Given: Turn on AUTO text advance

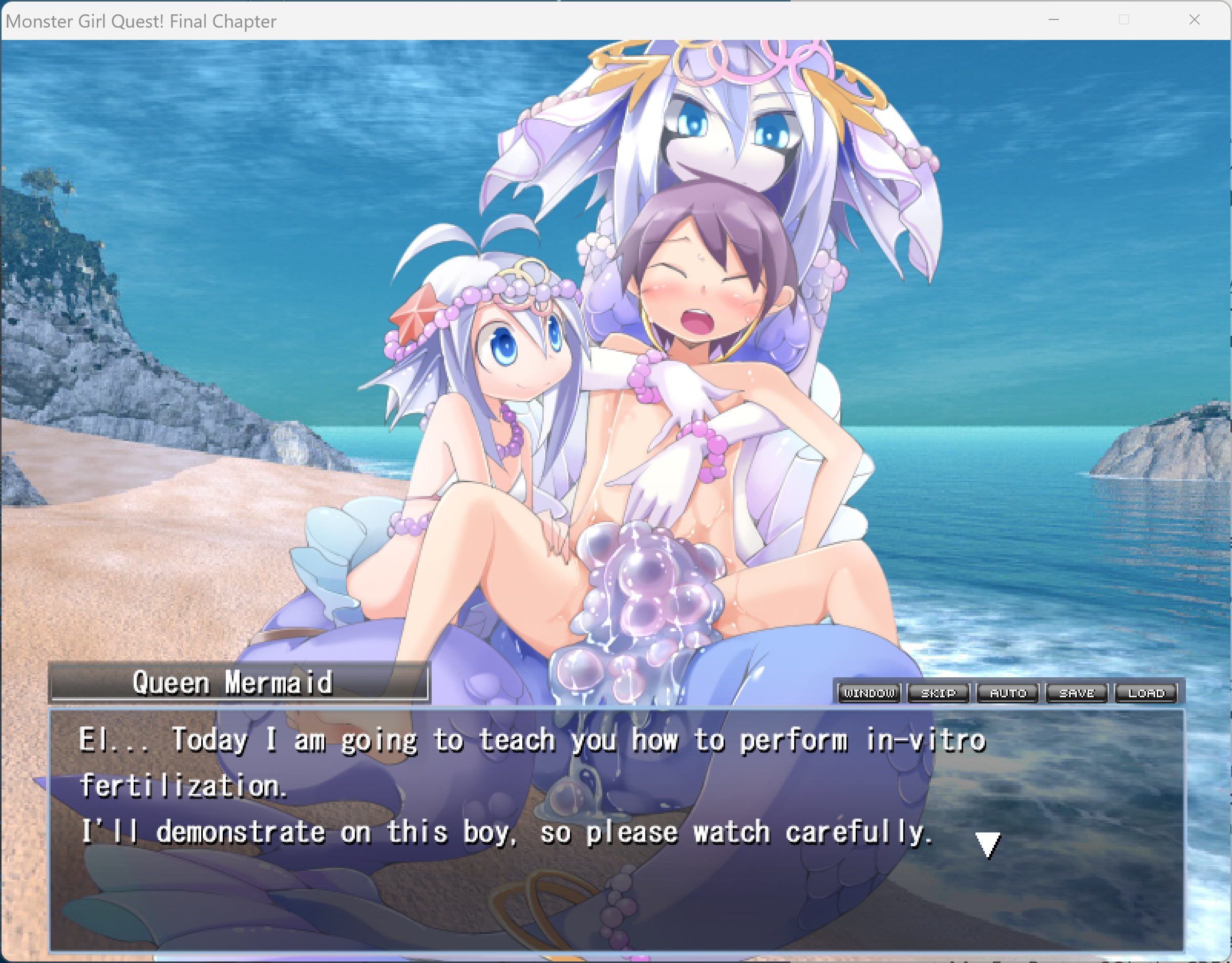Looking at the screenshot, I should [x=1008, y=693].
